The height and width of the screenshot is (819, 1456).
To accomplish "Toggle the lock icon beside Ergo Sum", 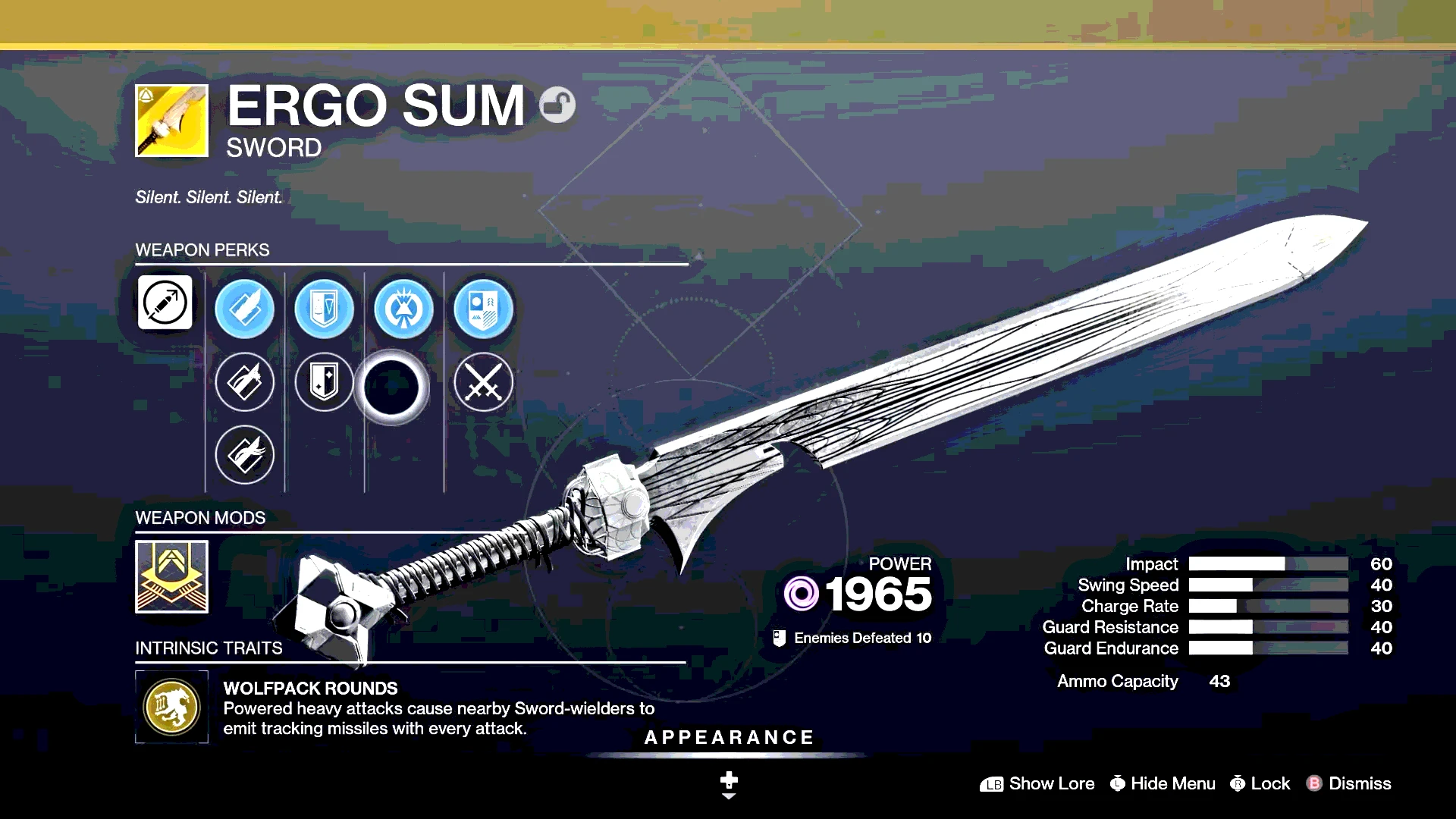I will point(557,105).
